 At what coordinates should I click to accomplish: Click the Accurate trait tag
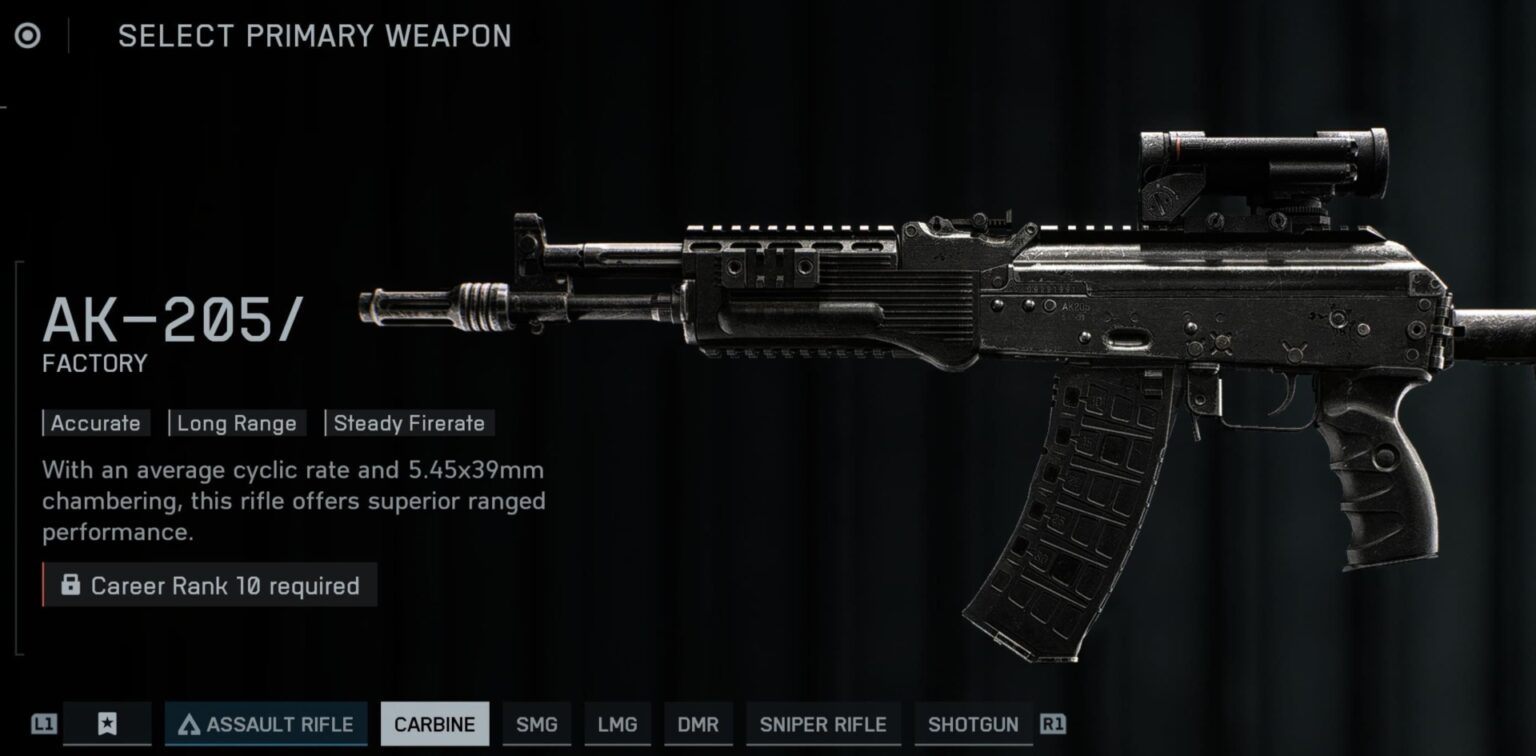coord(95,423)
